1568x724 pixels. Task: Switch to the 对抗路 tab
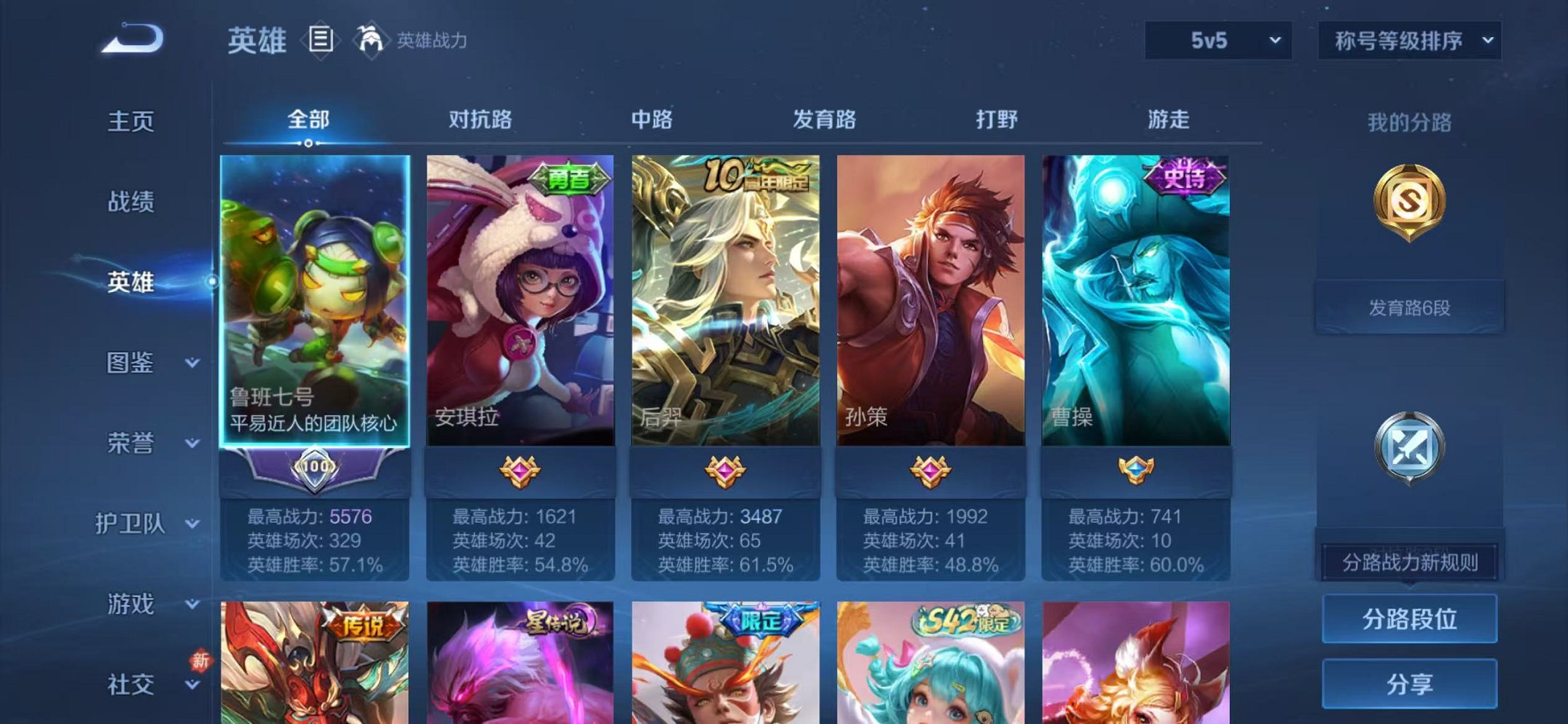(x=479, y=121)
